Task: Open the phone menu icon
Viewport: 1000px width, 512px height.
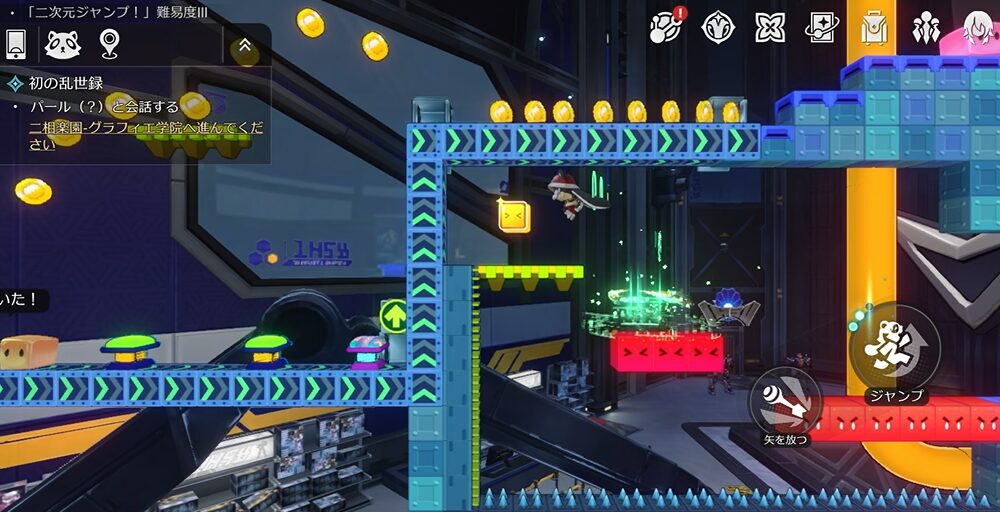Action: pos(16,43)
